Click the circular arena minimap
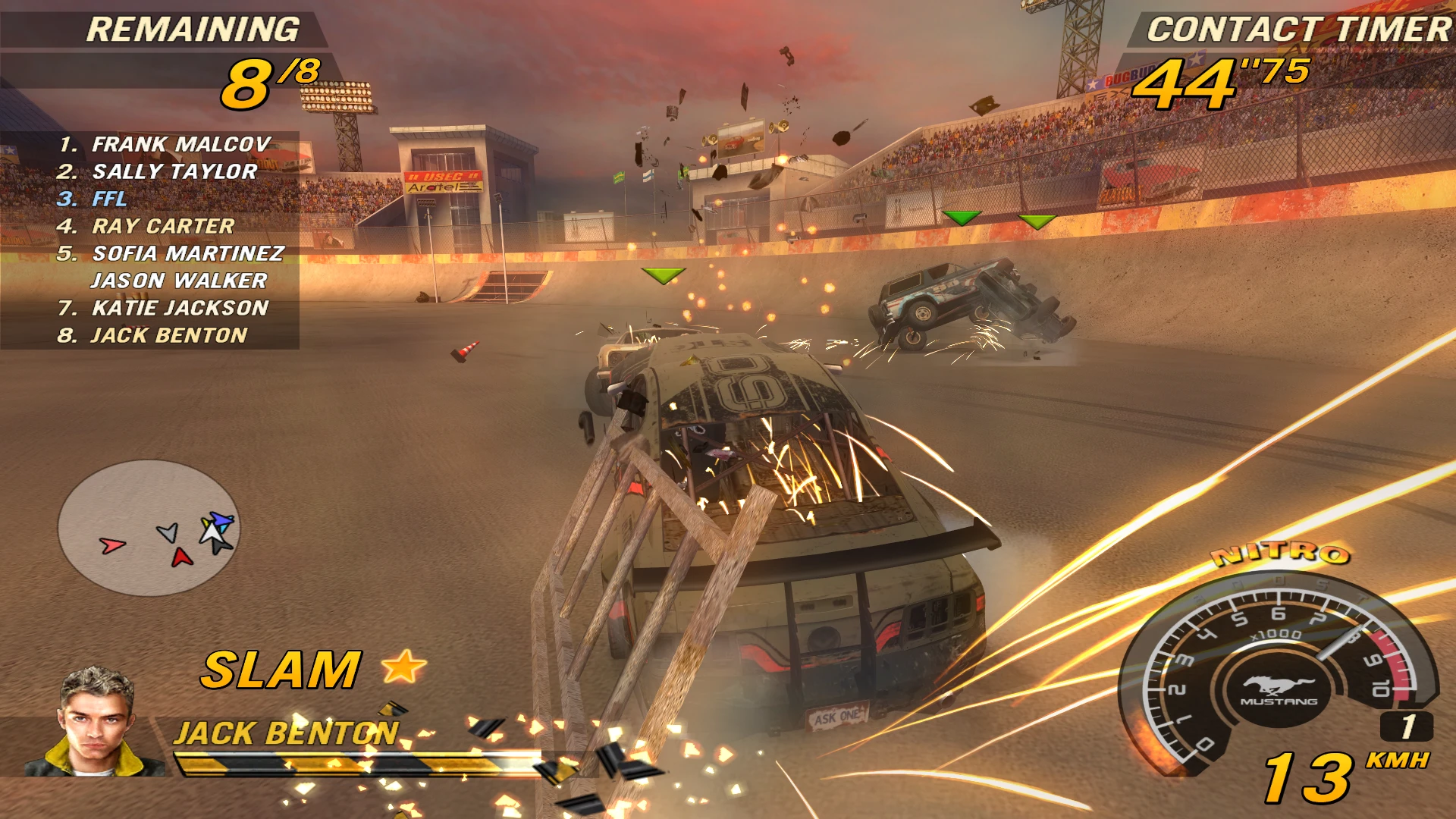The height and width of the screenshot is (819, 1456). tap(149, 528)
